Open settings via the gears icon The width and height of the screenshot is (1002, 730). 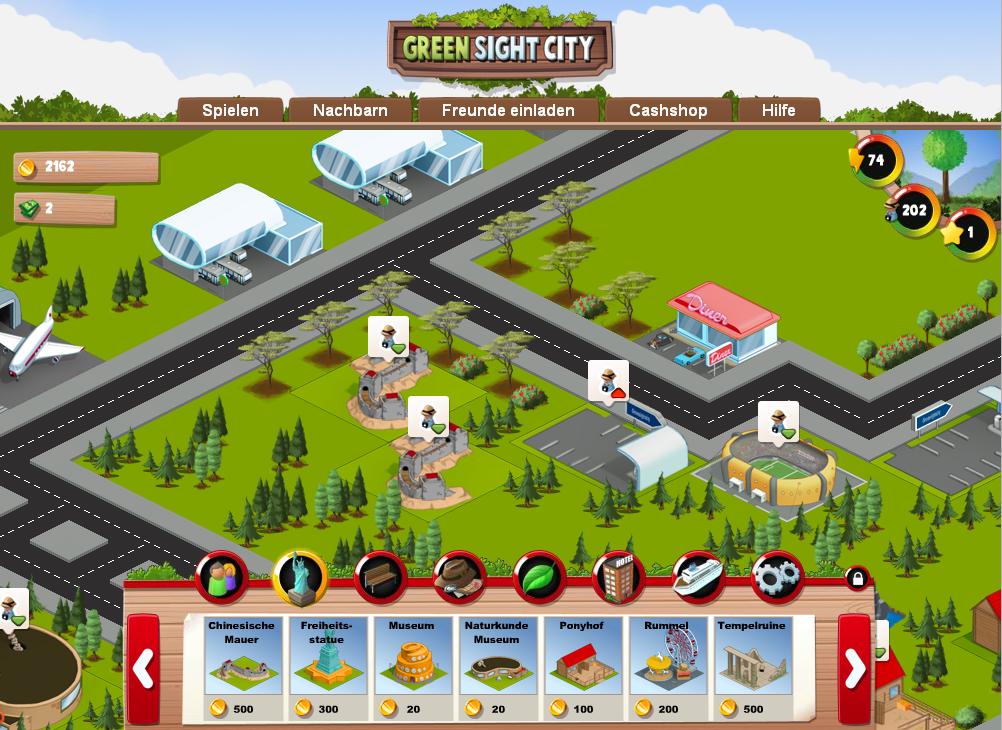point(777,577)
